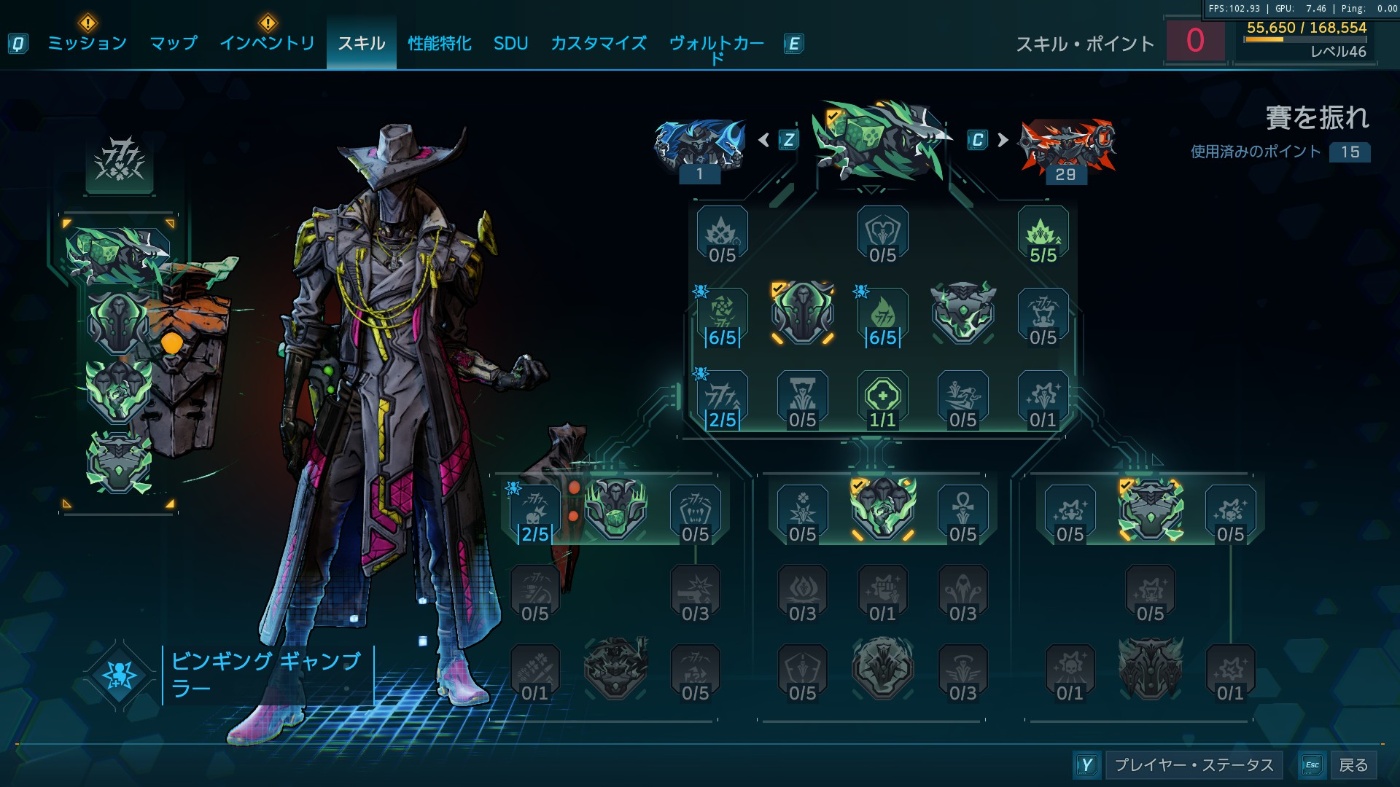Open the SDU tab

[510, 43]
